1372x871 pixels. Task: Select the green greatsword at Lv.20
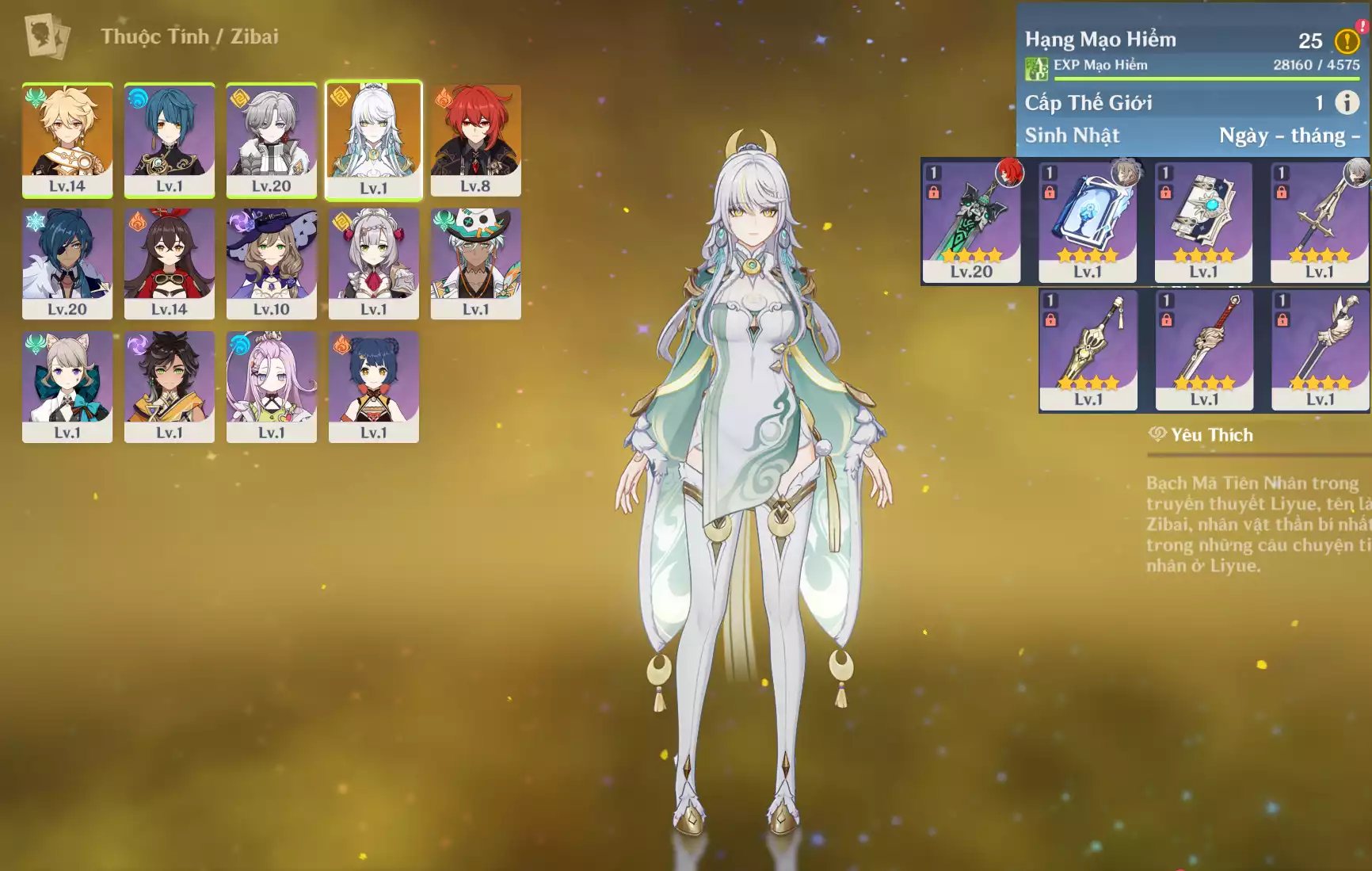(x=971, y=220)
